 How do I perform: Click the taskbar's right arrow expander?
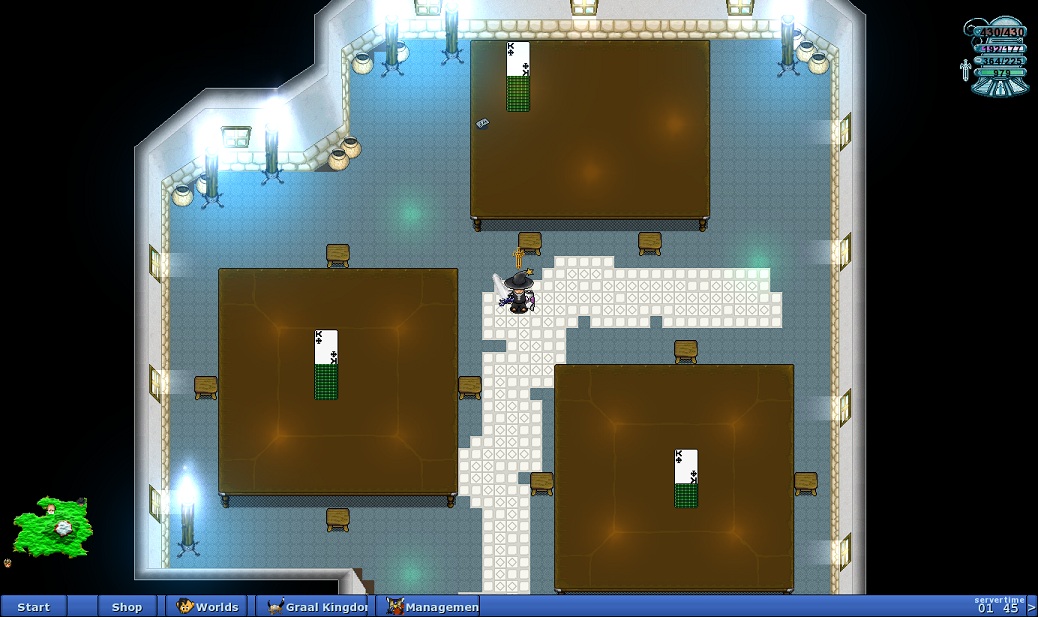pyautogui.click(x=1032, y=607)
